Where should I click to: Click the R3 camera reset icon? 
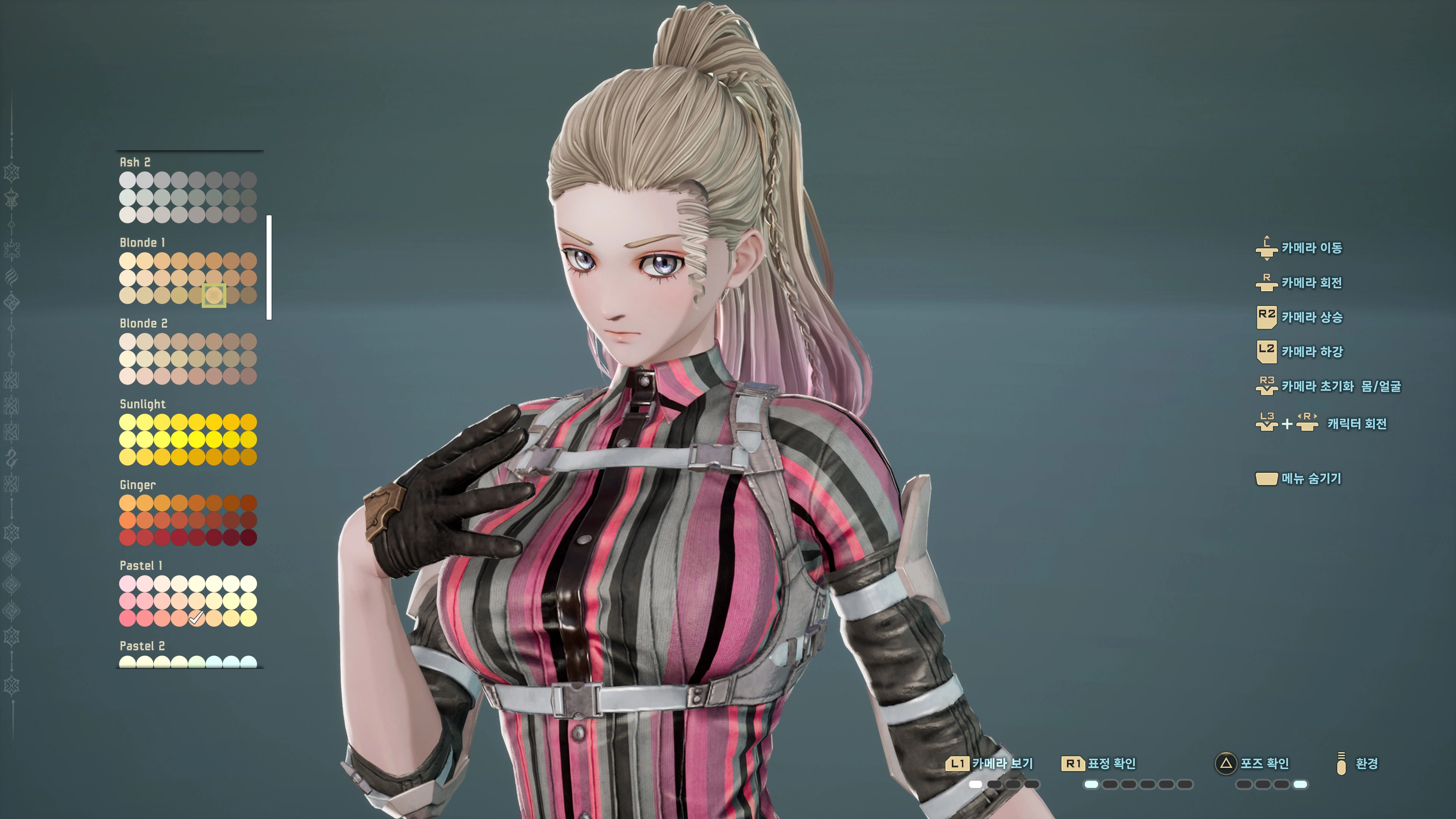pyautogui.click(x=1268, y=386)
